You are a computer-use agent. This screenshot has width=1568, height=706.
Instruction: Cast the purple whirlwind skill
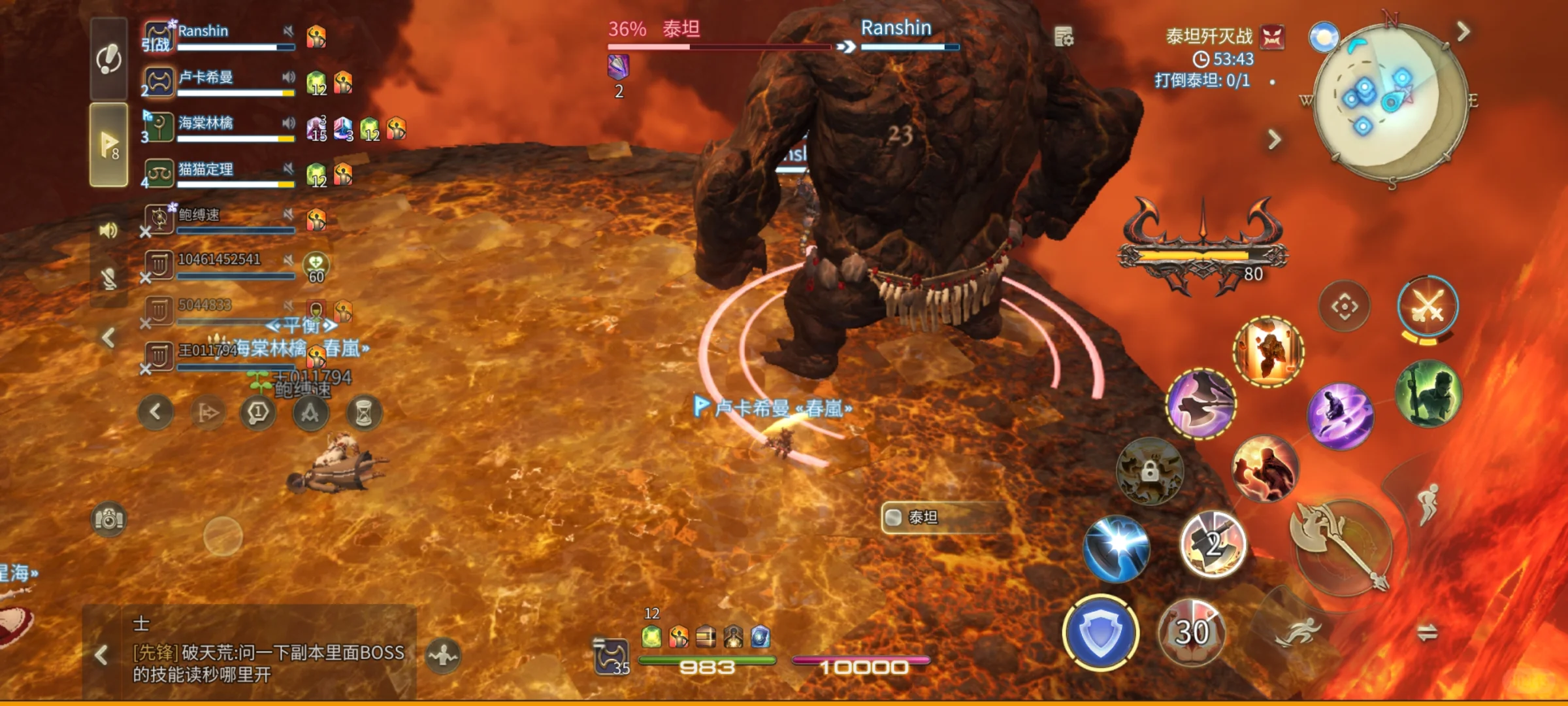(x=1340, y=416)
